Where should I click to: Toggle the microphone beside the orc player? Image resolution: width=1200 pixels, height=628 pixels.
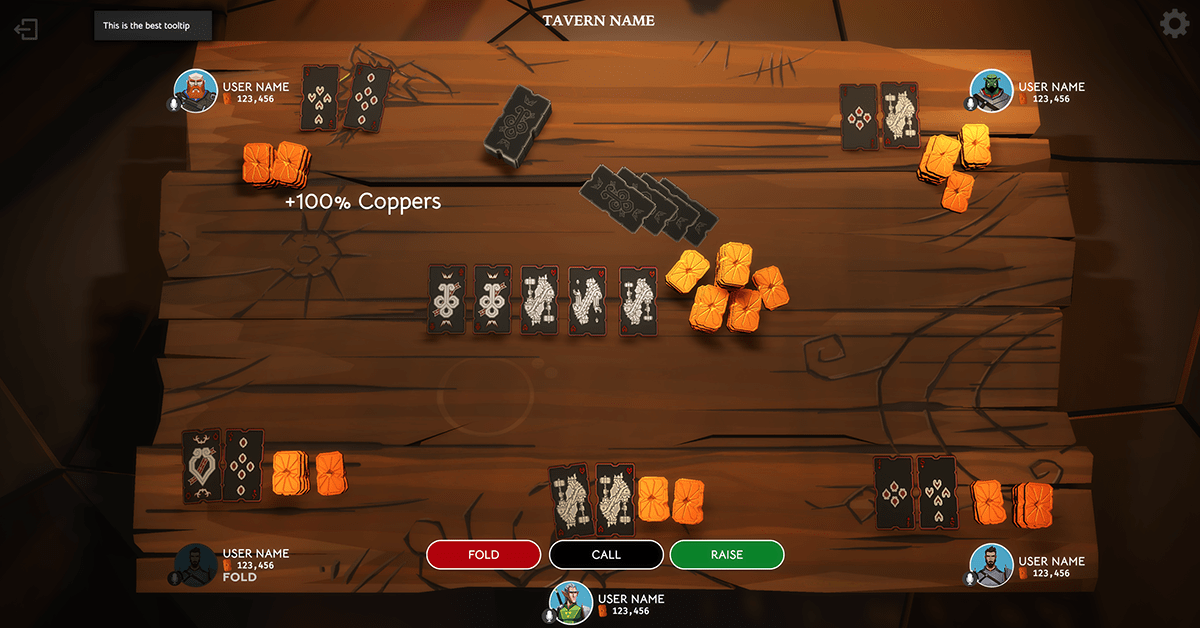pos(969,104)
